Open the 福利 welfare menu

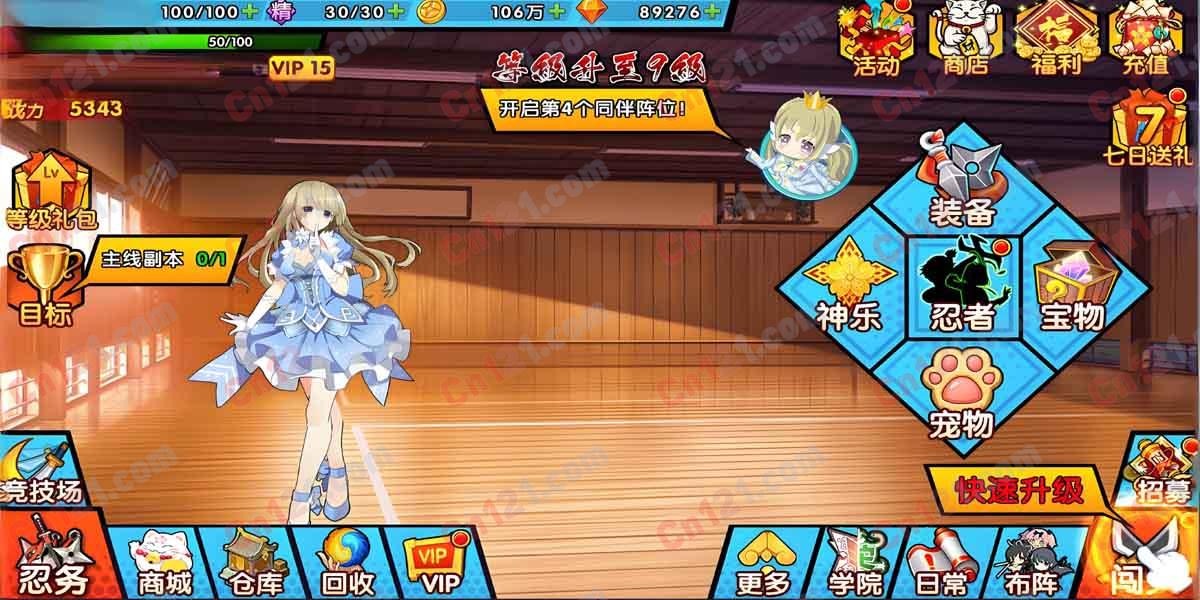pyautogui.click(x=1050, y=40)
